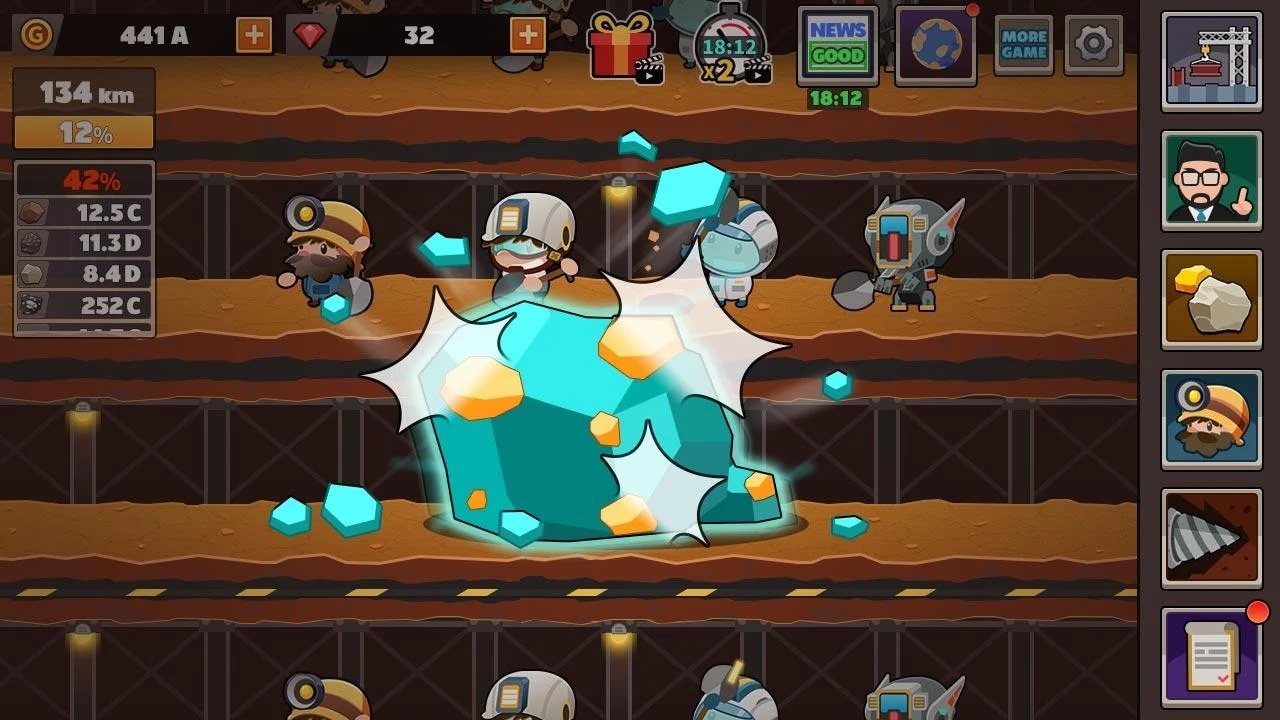Open the NEWS GOOD monitor
1280x720 pixels.
point(838,45)
